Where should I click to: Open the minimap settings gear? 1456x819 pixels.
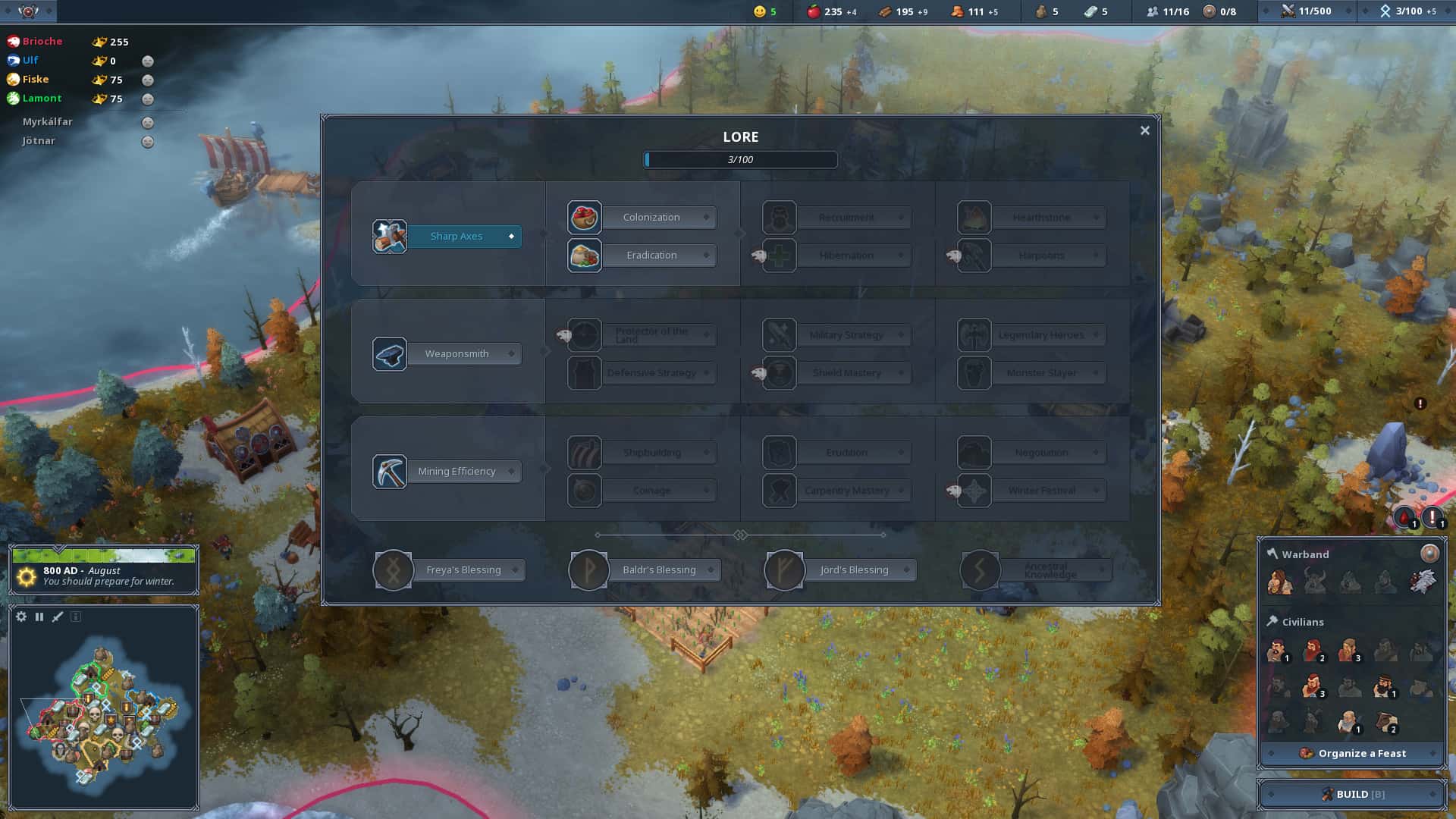[x=20, y=617]
